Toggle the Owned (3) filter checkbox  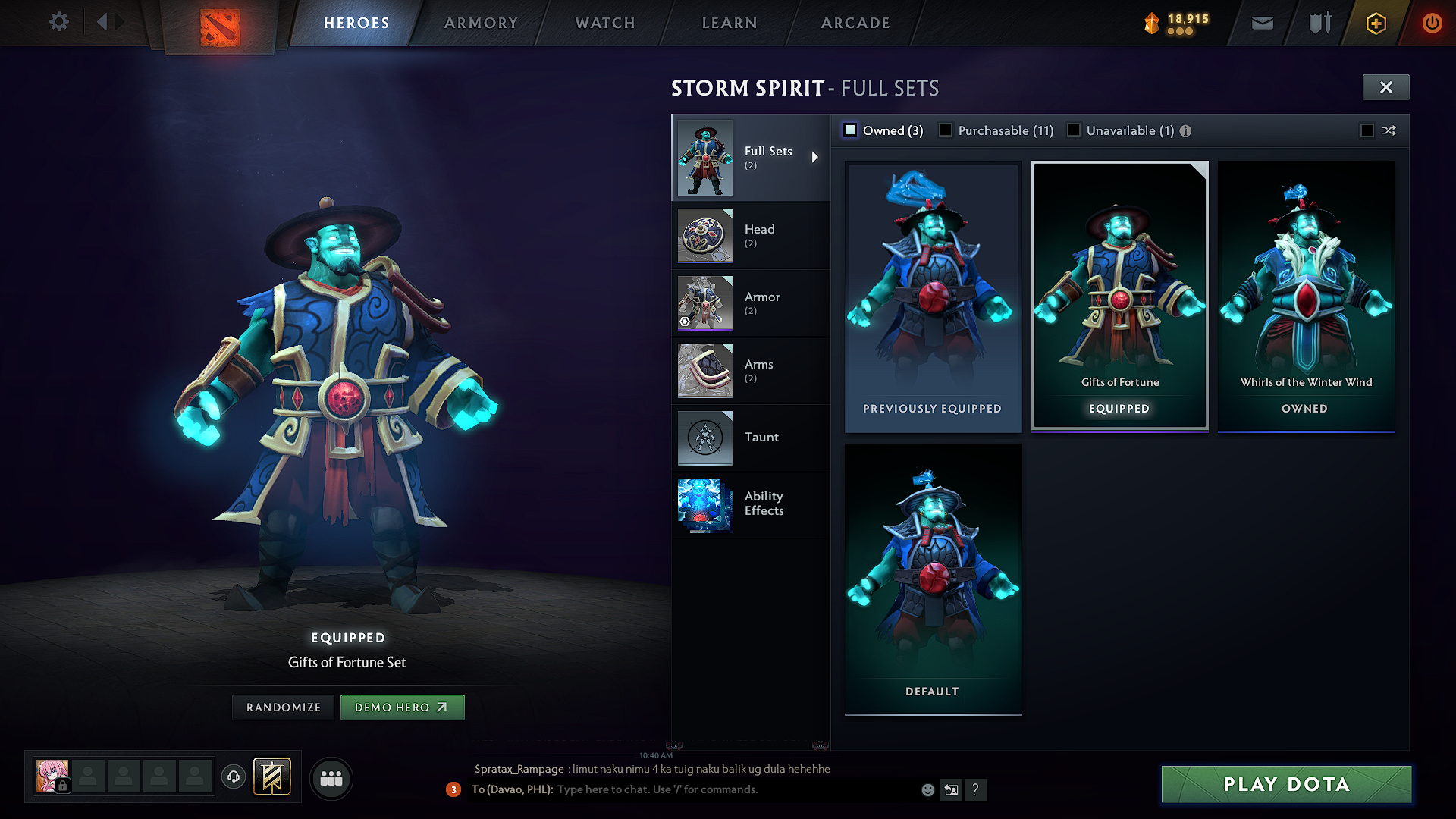coord(849,130)
